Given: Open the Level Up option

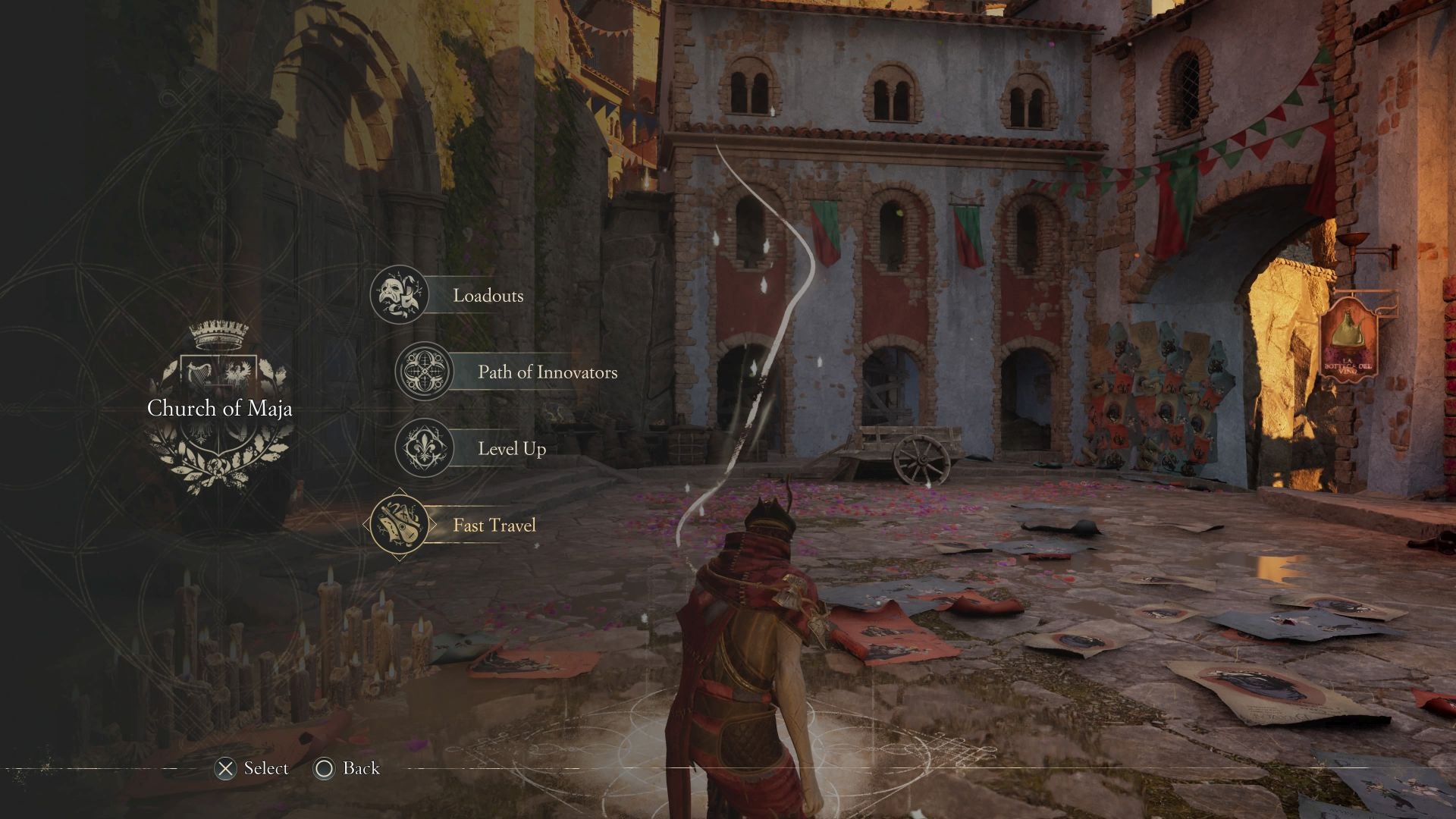Looking at the screenshot, I should click(511, 448).
